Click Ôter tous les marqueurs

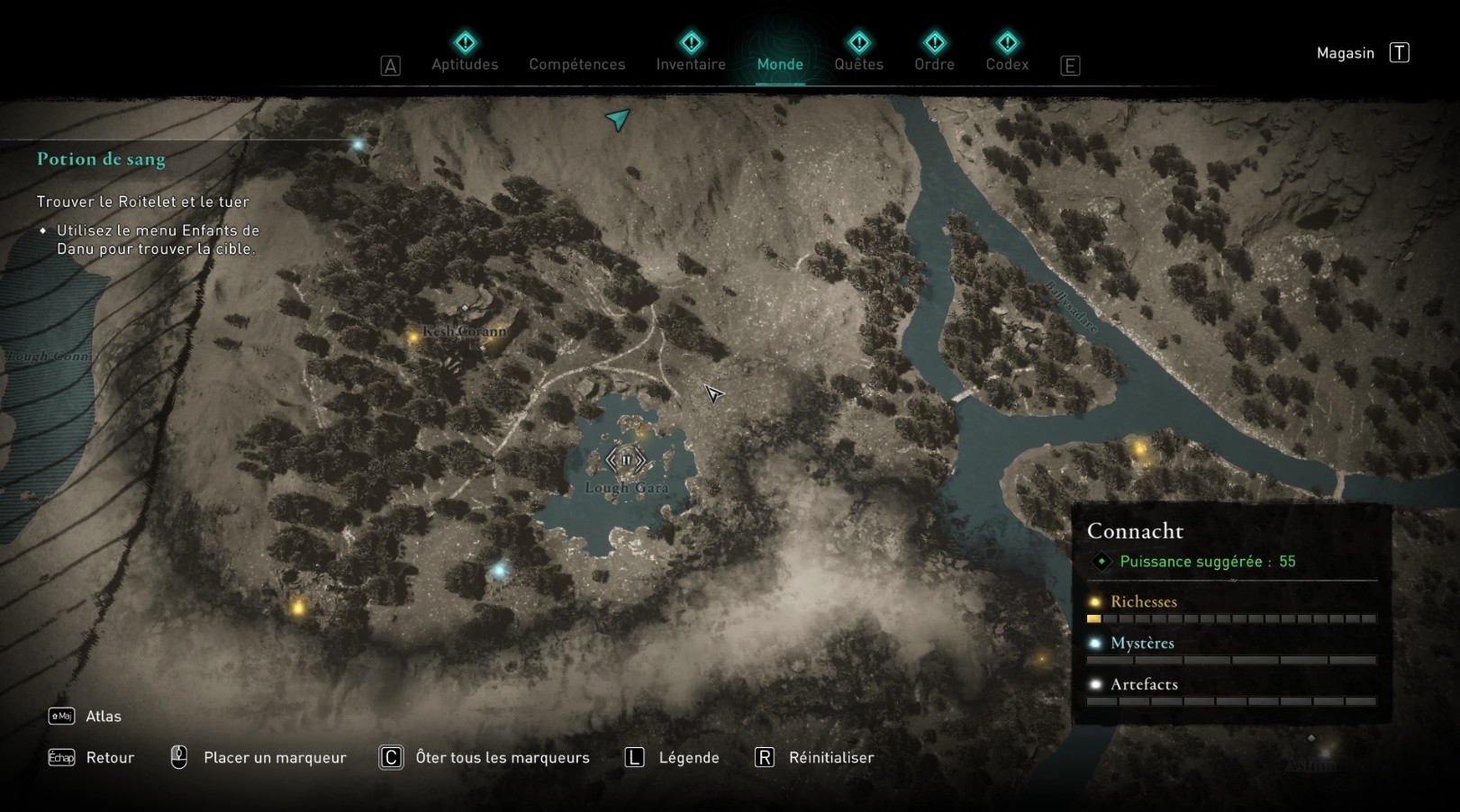tap(500, 757)
